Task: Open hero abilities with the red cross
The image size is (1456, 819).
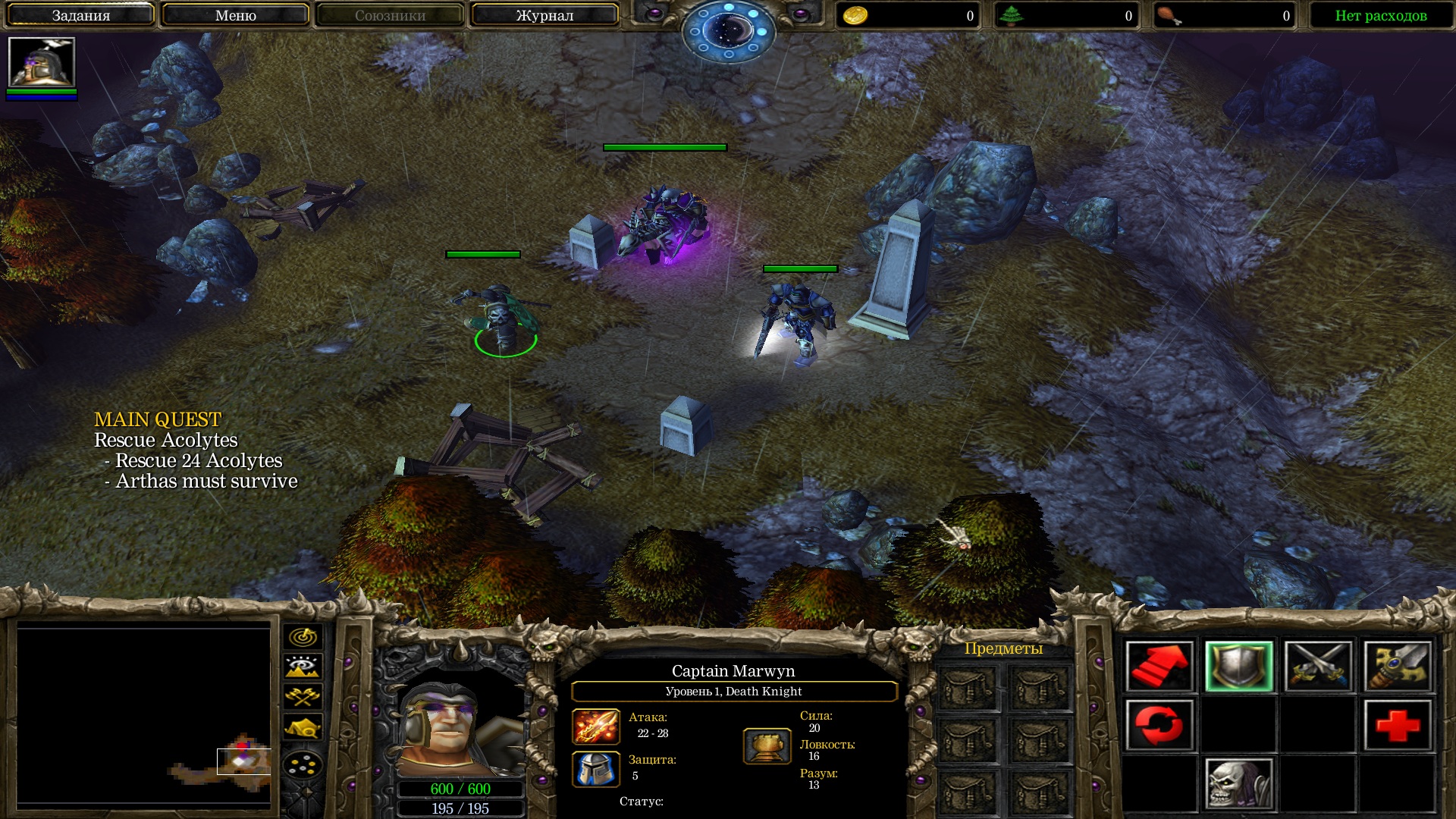Action: click(1398, 725)
